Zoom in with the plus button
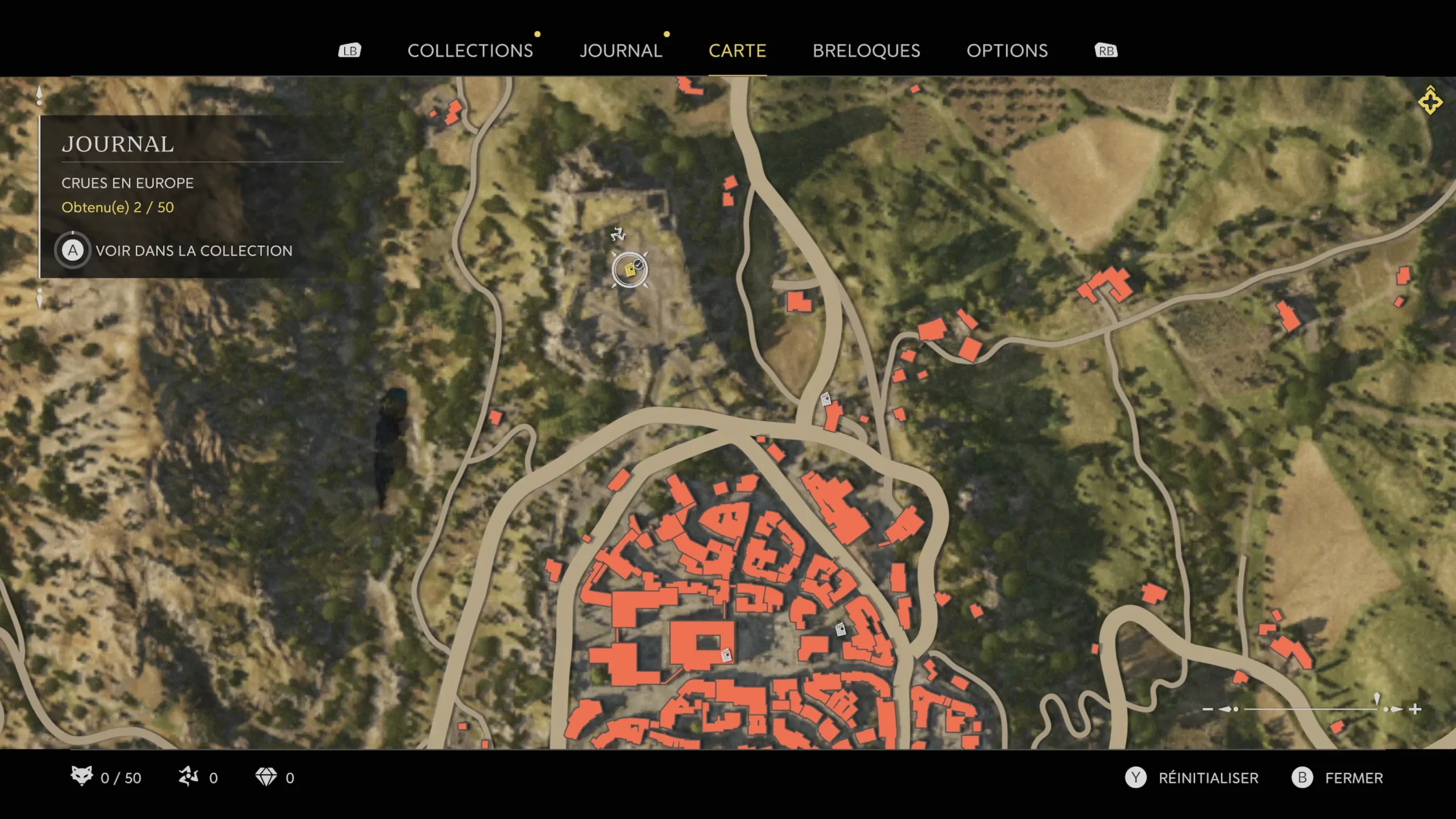The image size is (1456, 819). 1416,709
